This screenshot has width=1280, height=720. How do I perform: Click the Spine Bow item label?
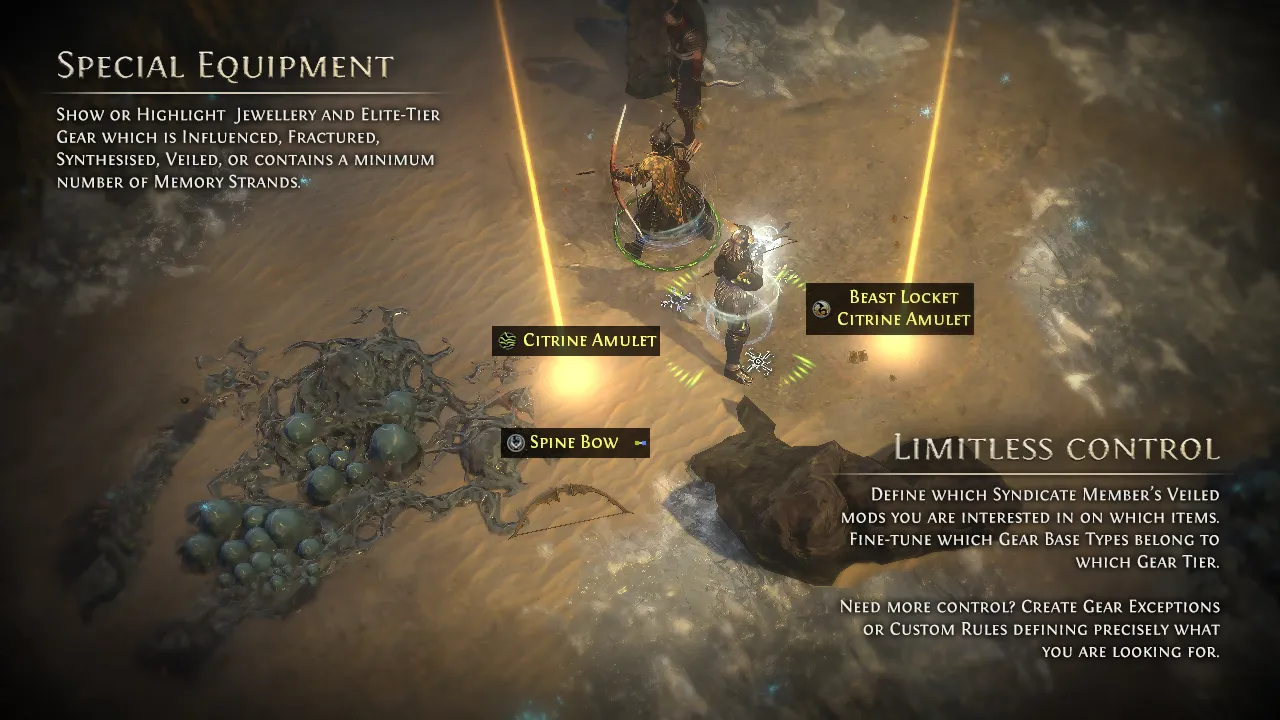coord(575,443)
